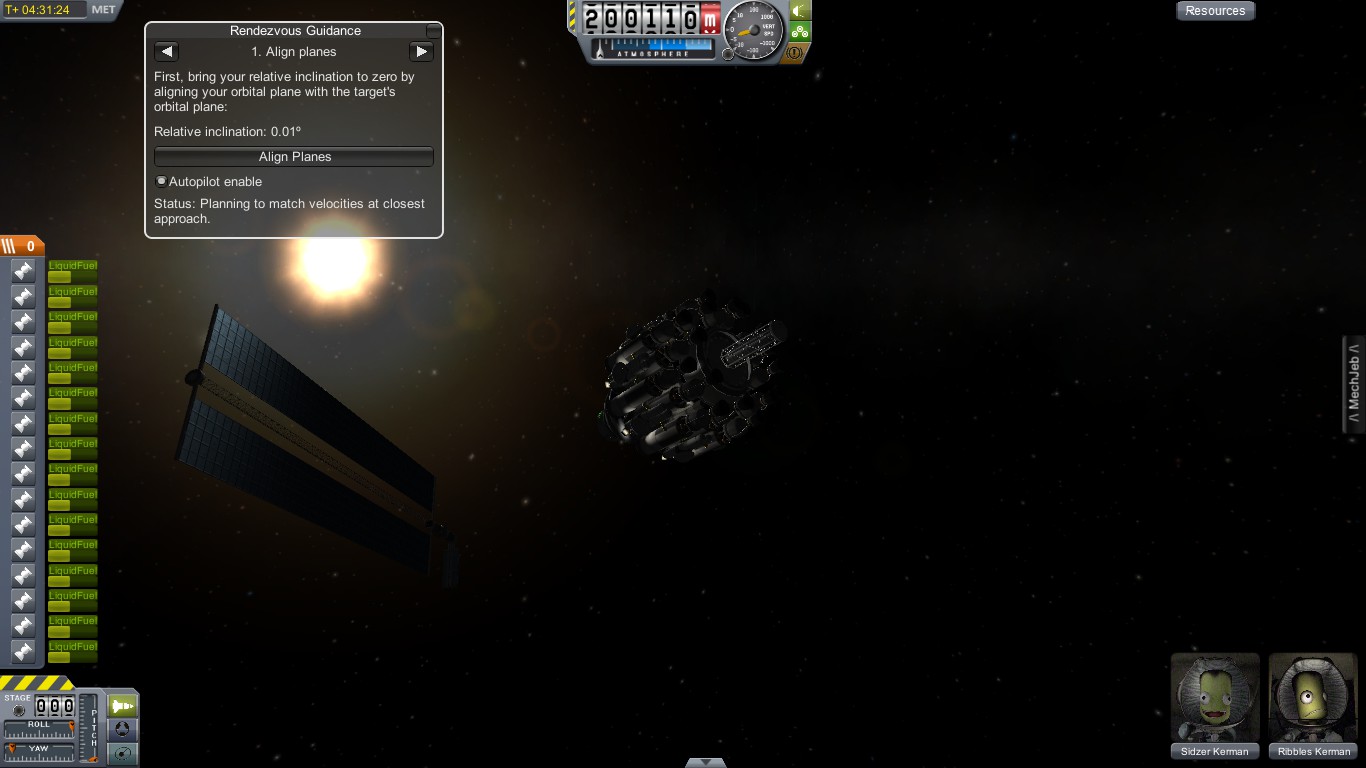Expand the collapsed navball arrow
Image resolution: width=1366 pixels, height=768 pixels.
click(706, 762)
